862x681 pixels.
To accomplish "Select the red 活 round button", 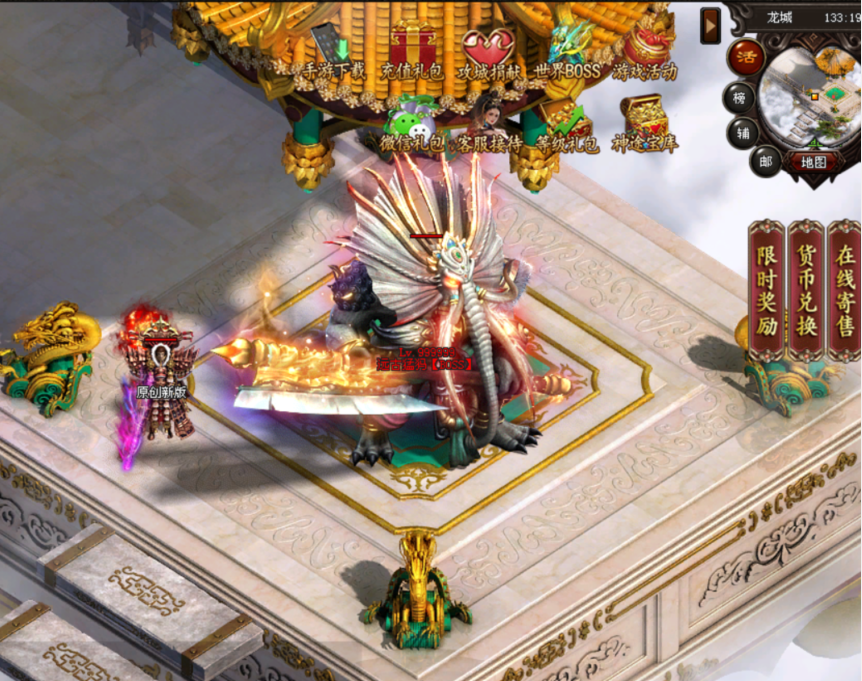I will point(745,55).
